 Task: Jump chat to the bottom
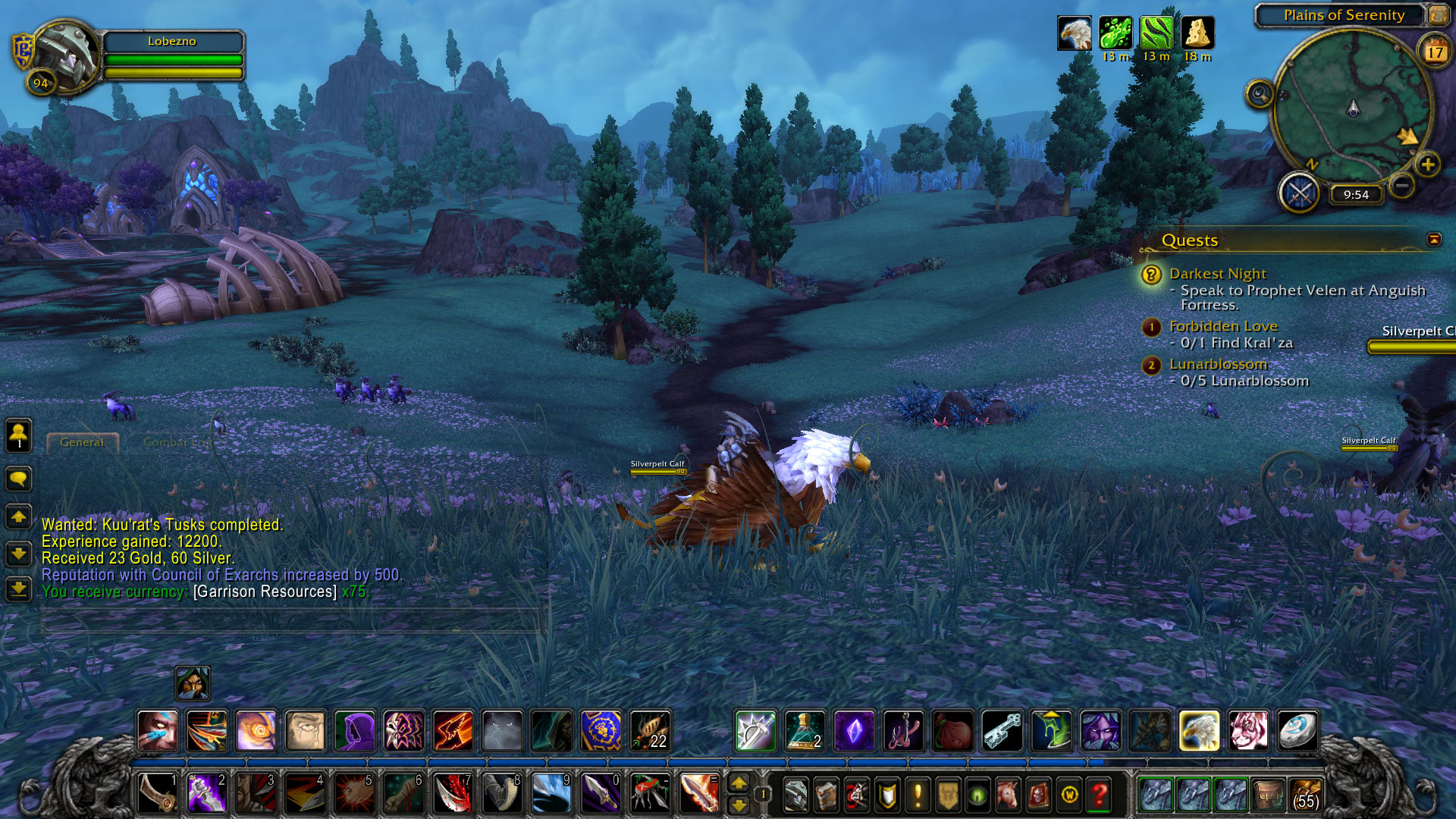(18, 588)
